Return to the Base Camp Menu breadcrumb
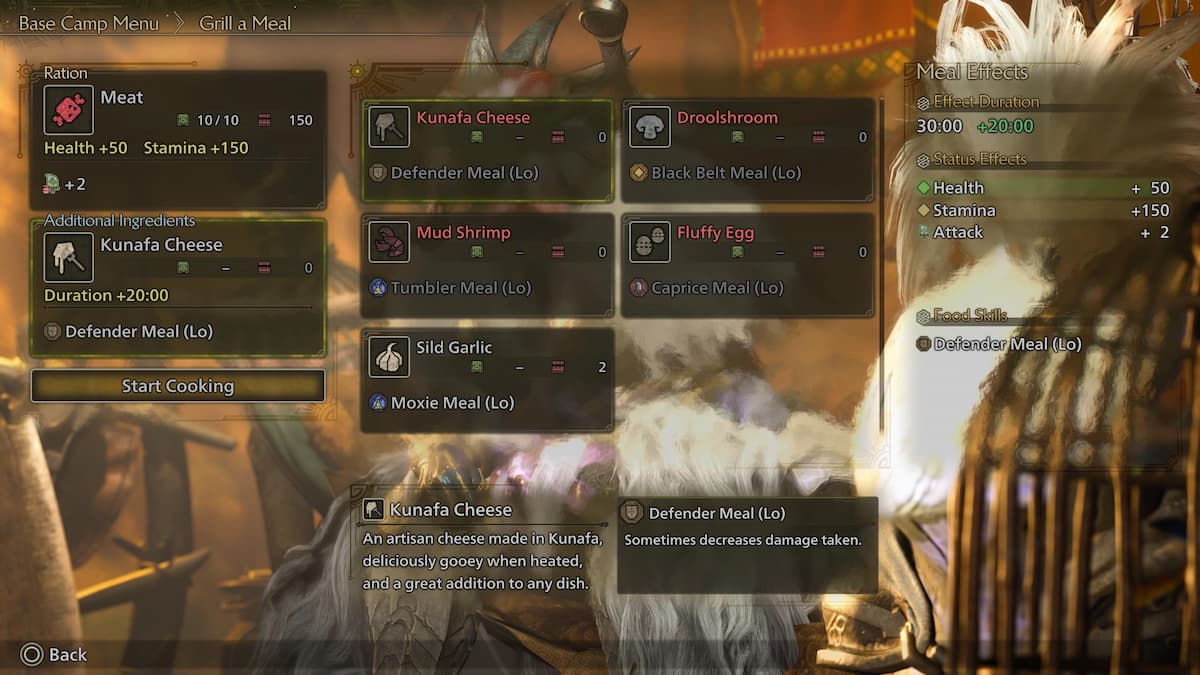The image size is (1200, 675). (x=89, y=23)
